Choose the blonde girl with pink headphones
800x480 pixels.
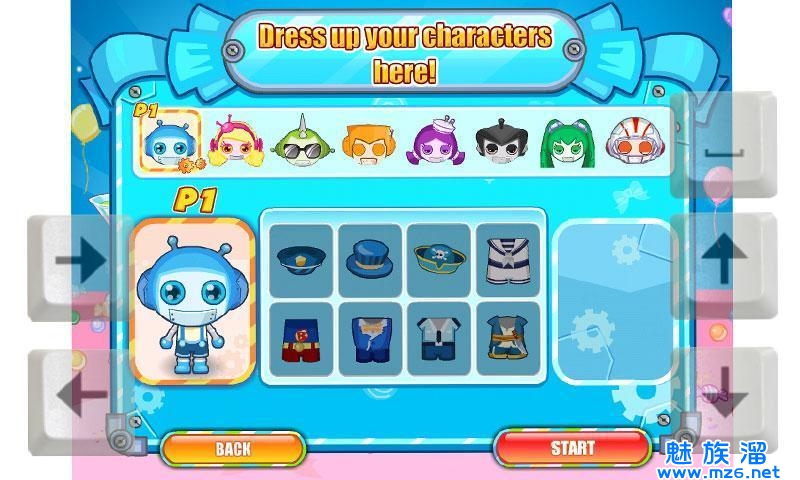coord(235,143)
